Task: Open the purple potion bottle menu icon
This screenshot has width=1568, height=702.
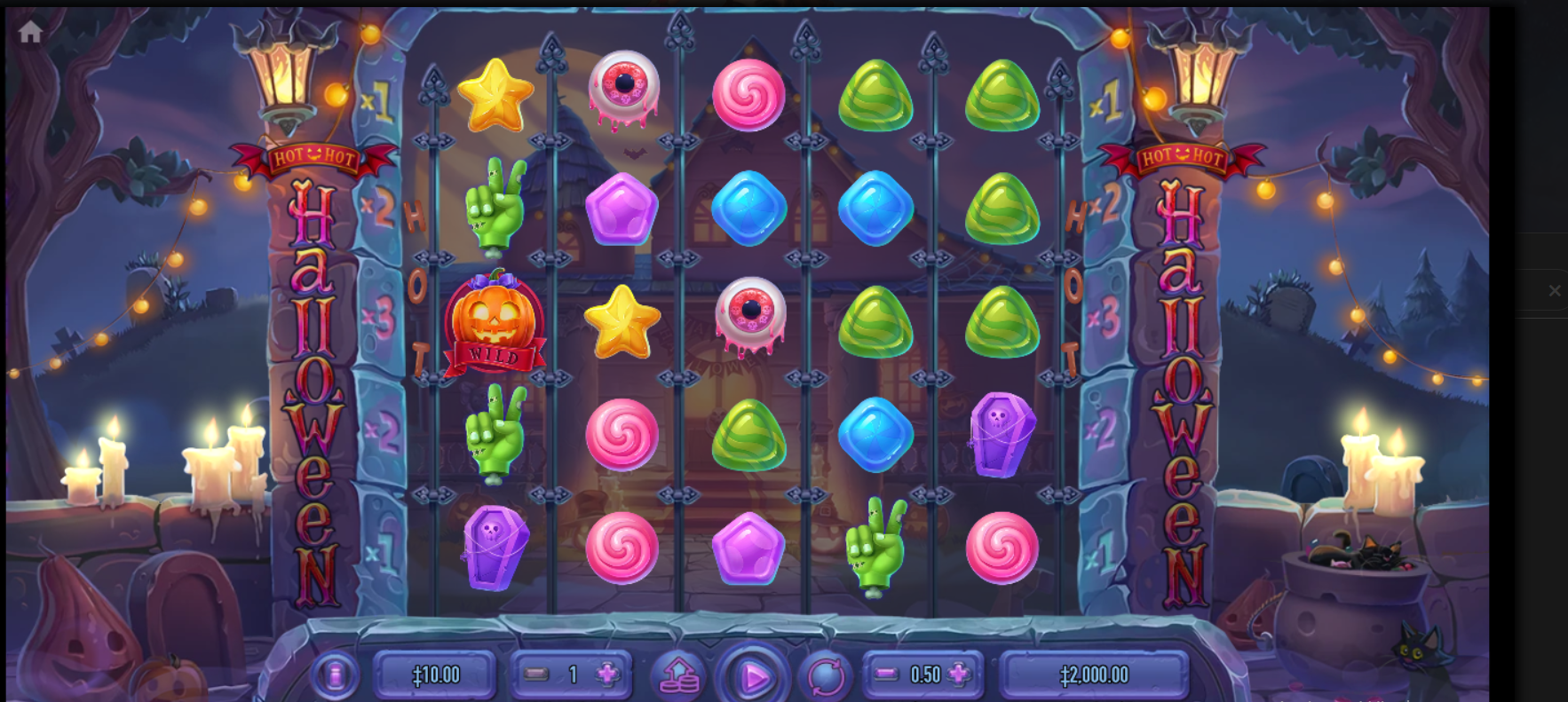Action: (334, 674)
